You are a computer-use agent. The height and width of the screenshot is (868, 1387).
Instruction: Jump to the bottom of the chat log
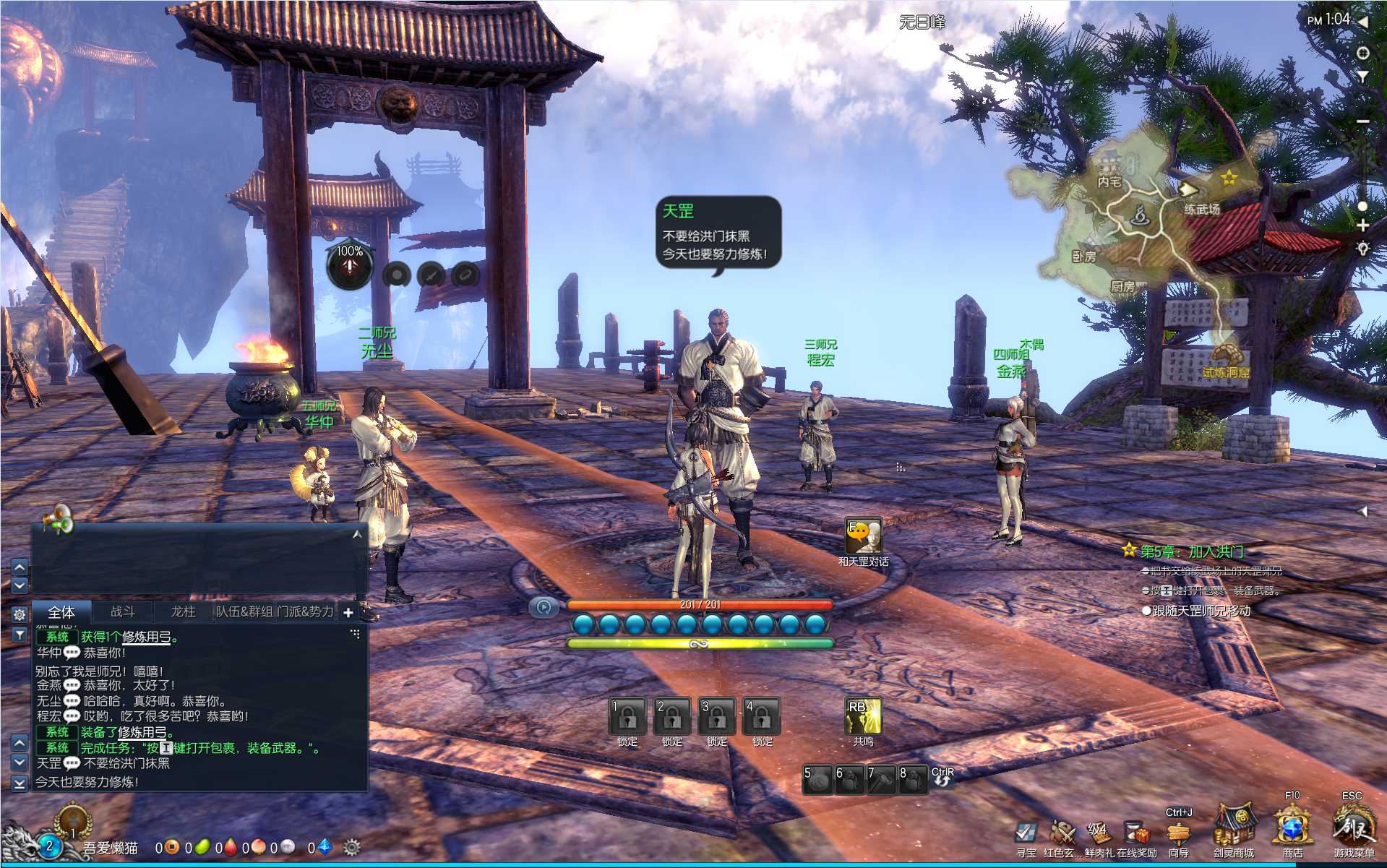tap(20, 783)
